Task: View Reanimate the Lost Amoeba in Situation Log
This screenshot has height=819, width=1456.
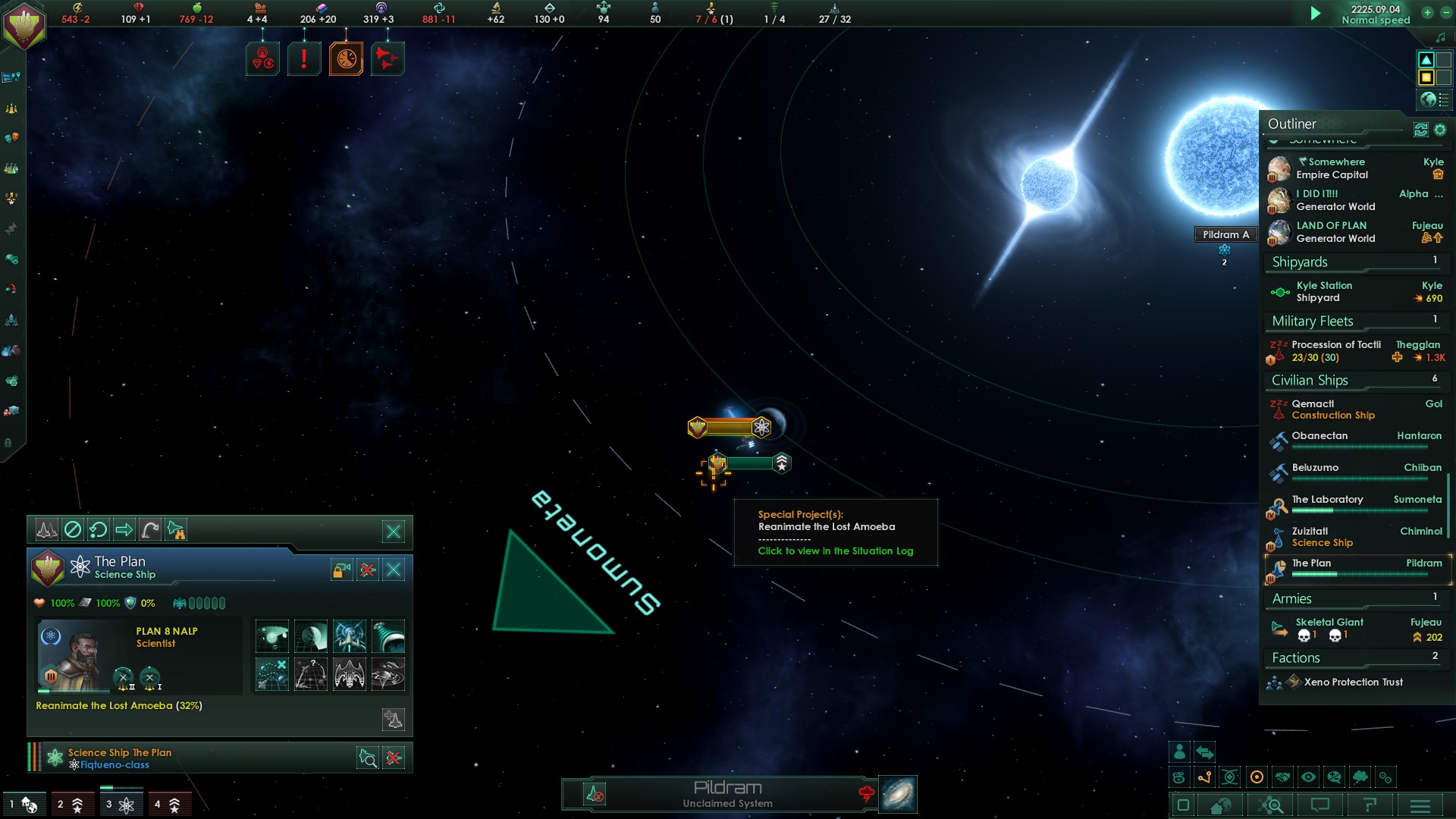Action: click(835, 551)
